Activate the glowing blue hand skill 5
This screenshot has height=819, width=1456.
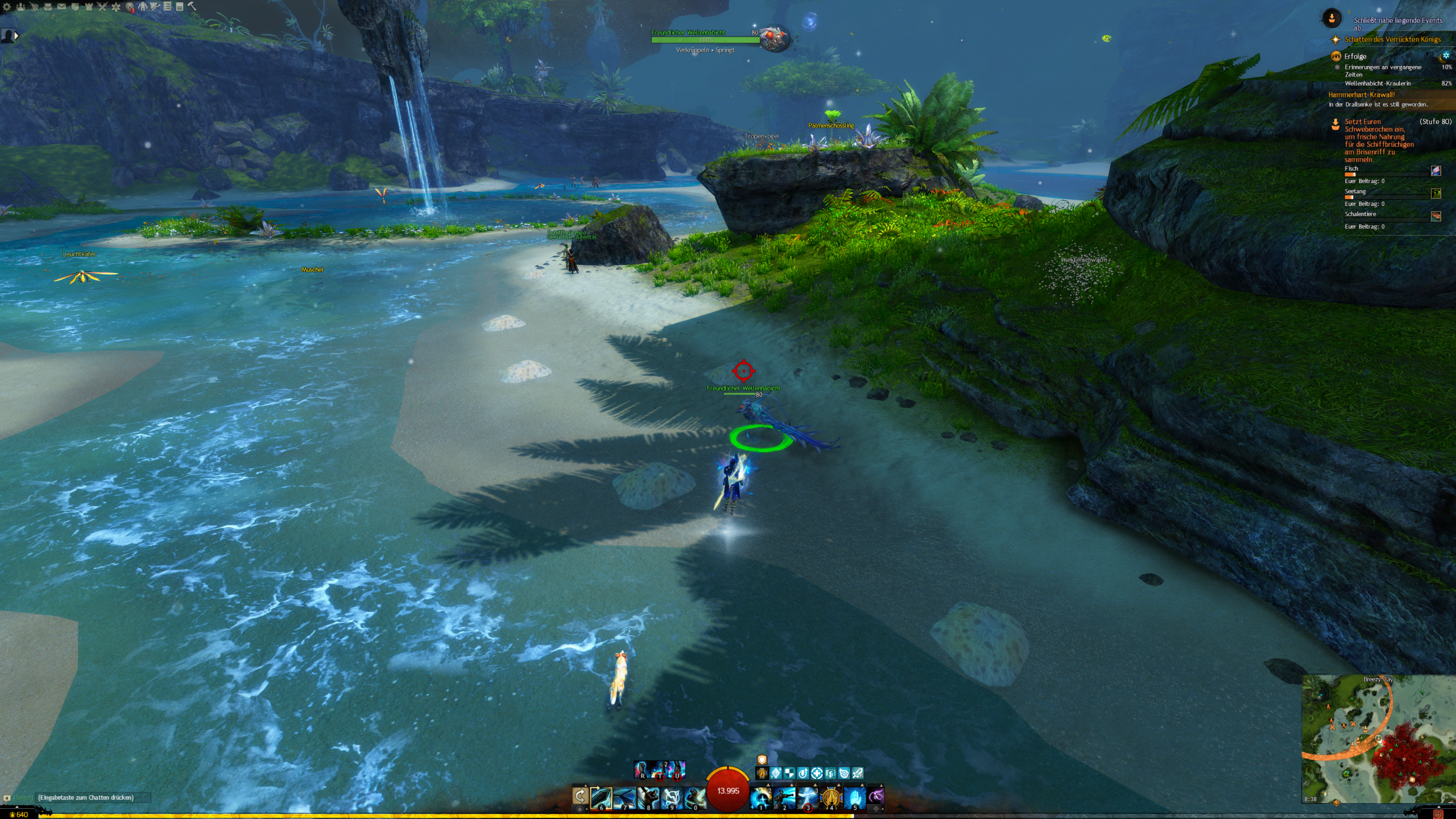coord(854,797)
